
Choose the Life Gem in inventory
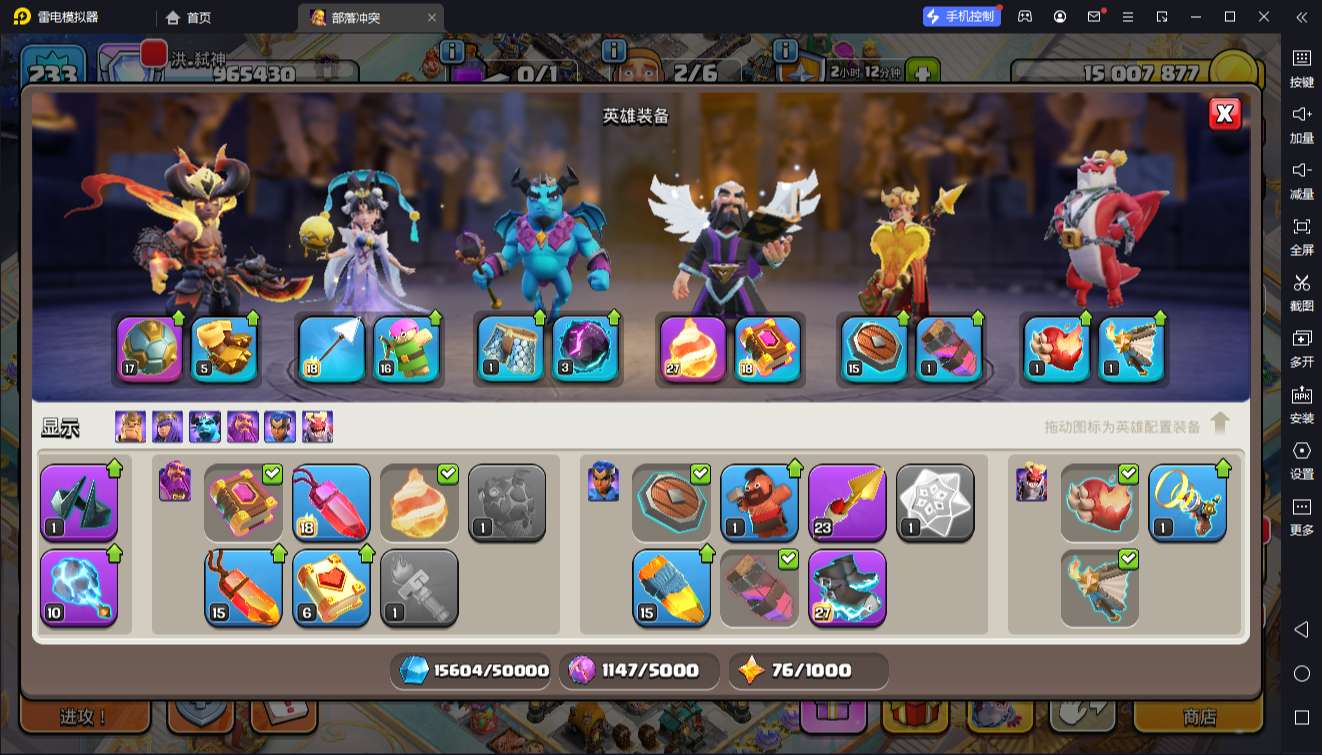331,503
